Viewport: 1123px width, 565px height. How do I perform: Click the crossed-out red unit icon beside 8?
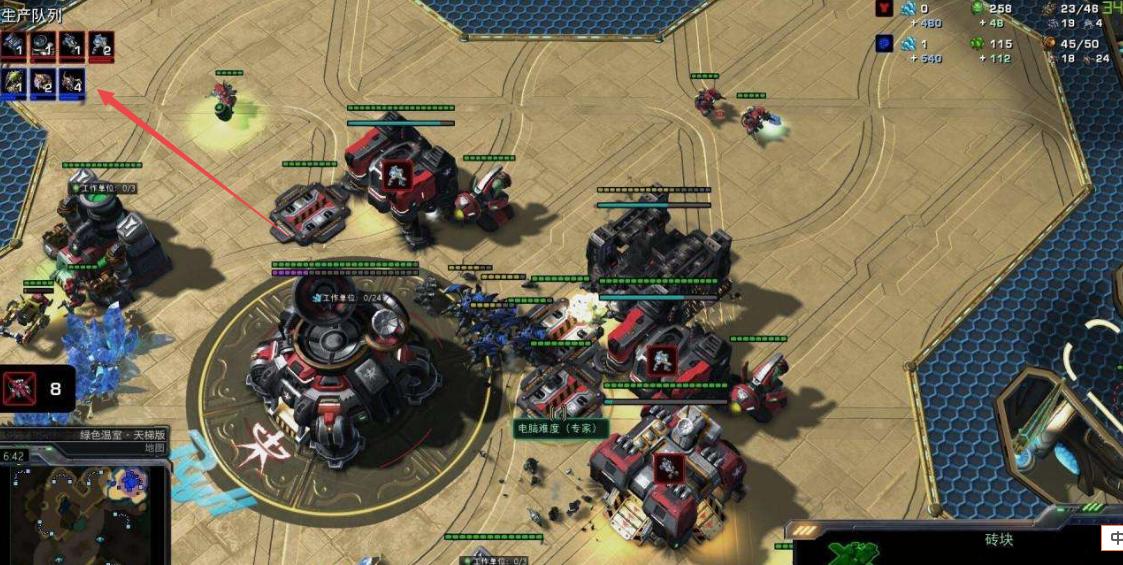[x=20, y=389]
